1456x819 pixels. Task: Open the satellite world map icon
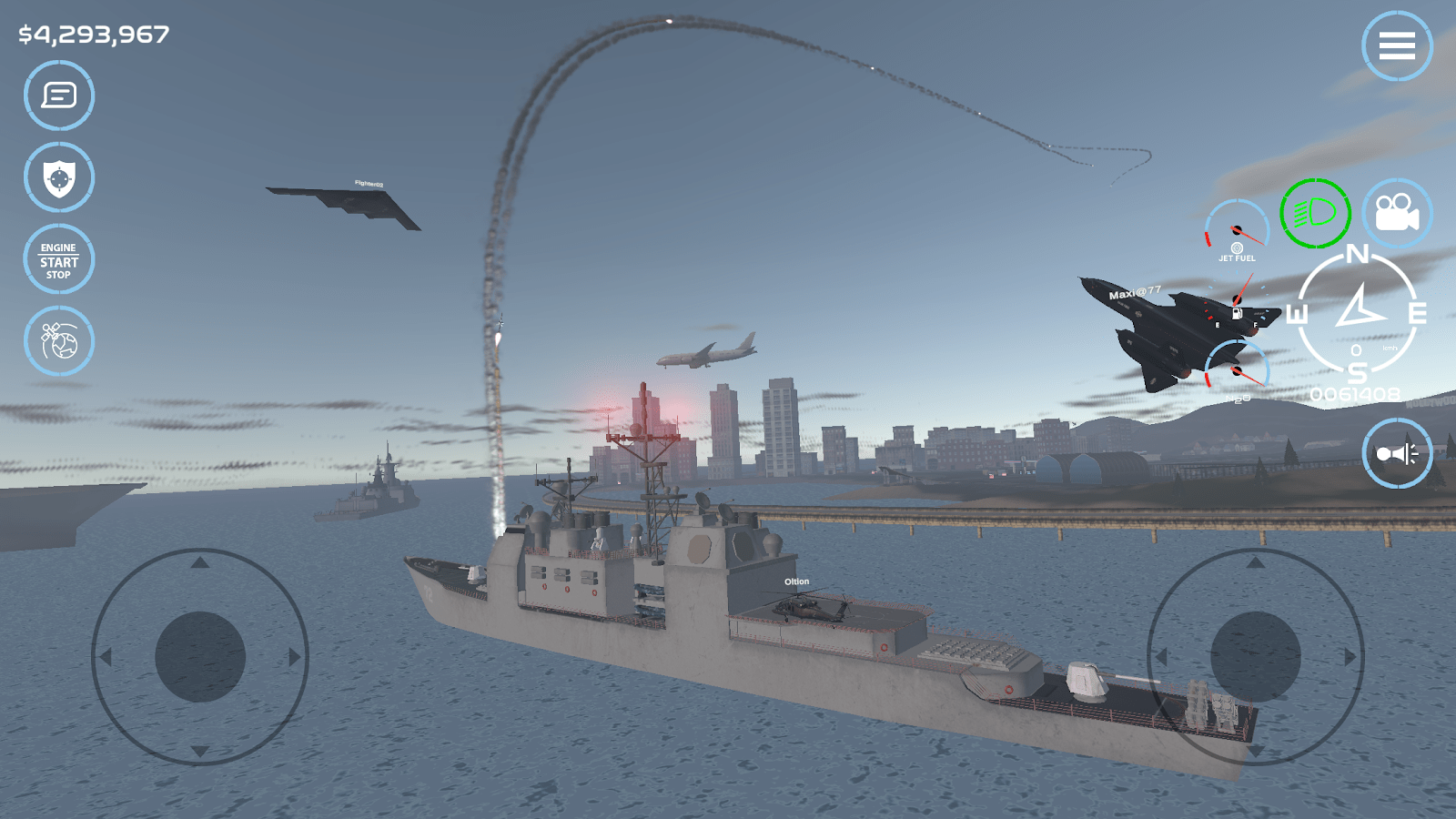(57, 341)
